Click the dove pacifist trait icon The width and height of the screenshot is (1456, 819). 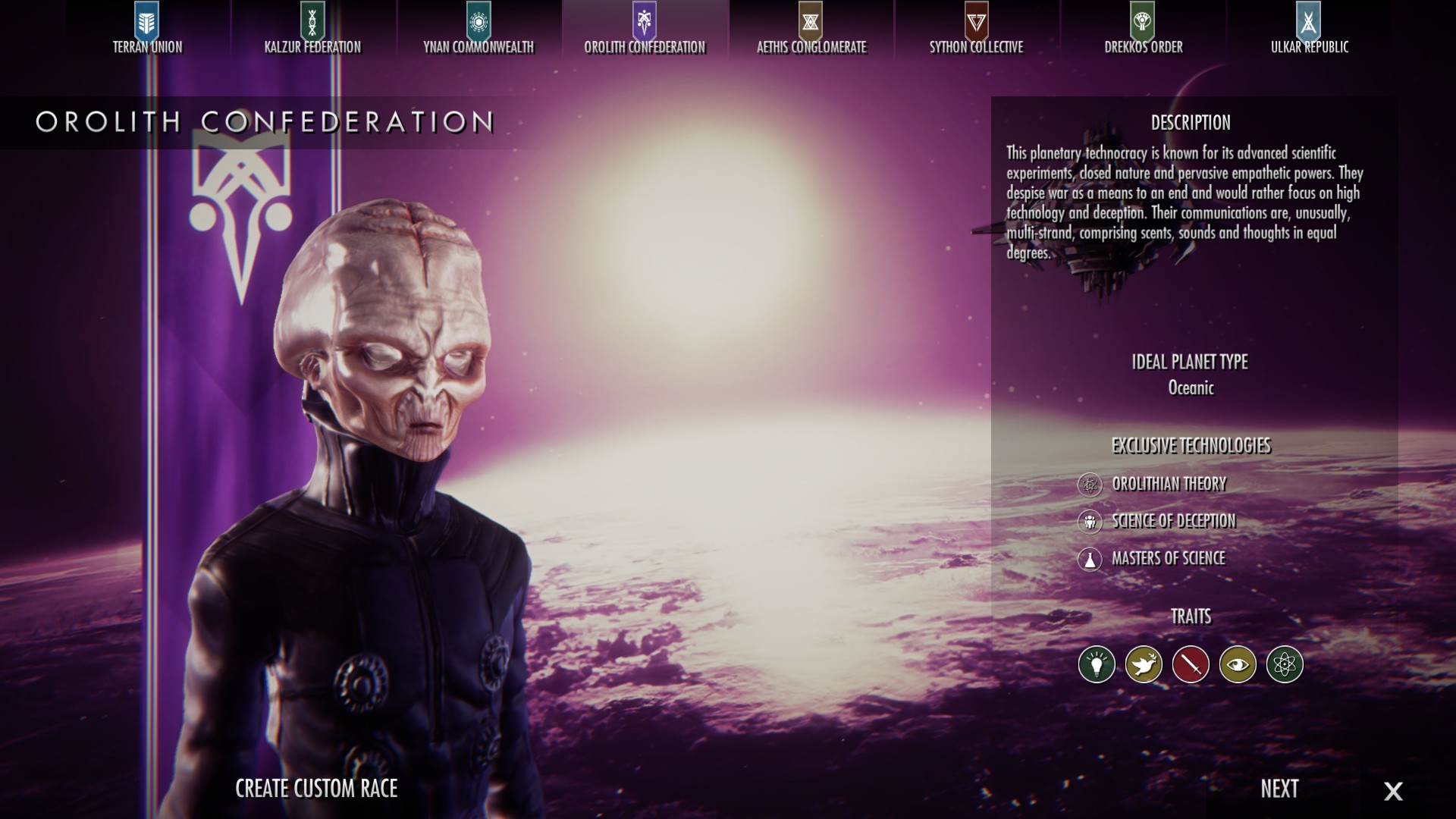coord(1144,663)
